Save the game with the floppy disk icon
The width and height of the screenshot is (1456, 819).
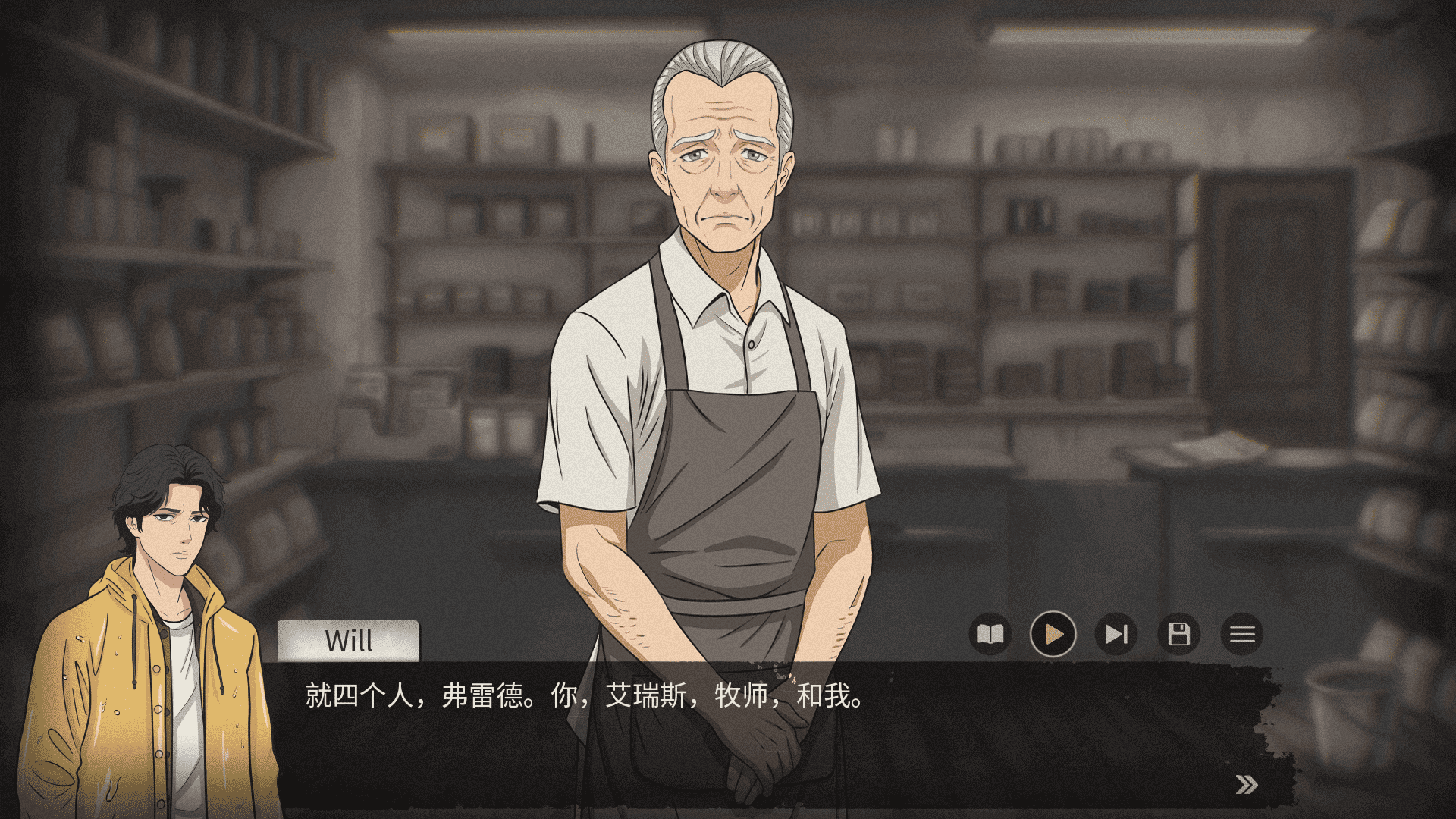pyautogui.click(x=1178, y=635)
